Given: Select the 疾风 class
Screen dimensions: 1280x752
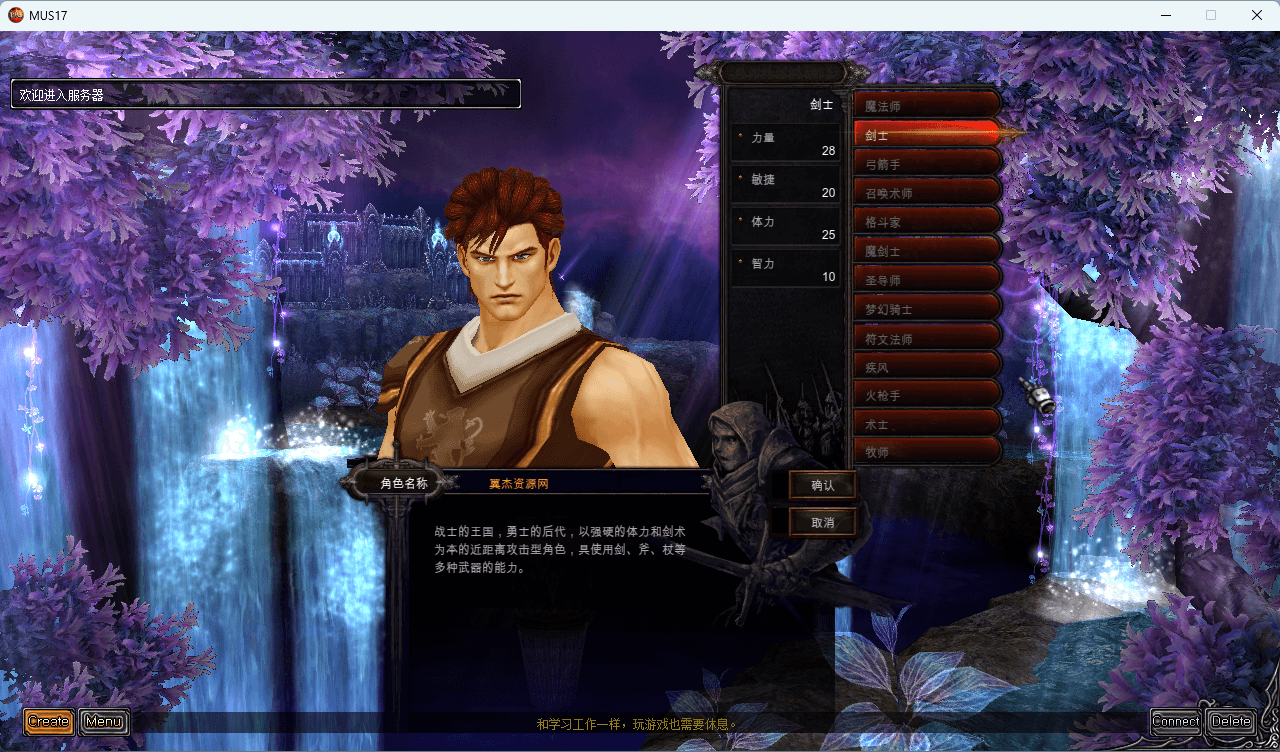Looking at the screenshot, I should (927, 366).
